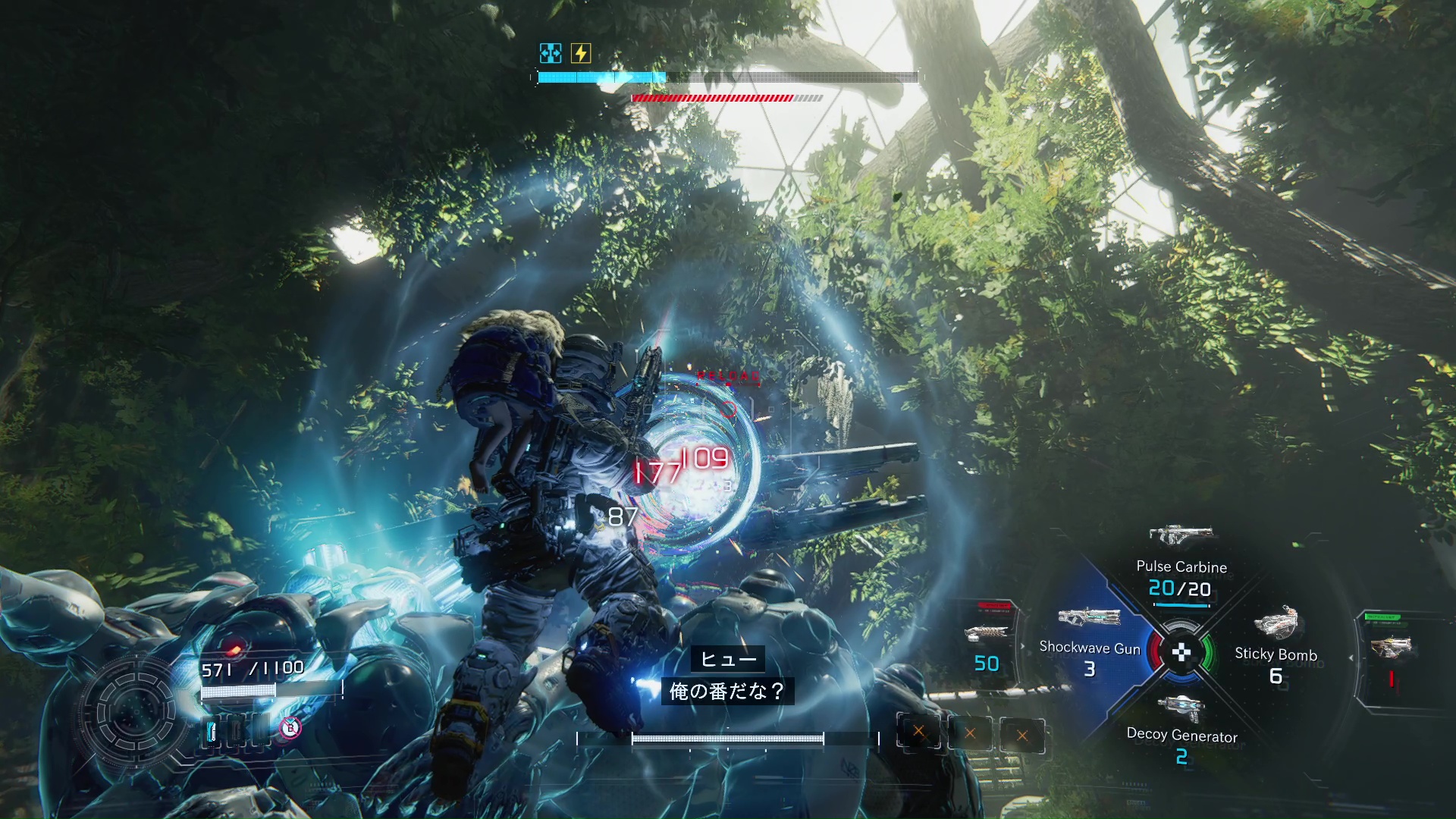
Task: Select the cyan-lit repair cartridge slot
Action: click(212, 731)
